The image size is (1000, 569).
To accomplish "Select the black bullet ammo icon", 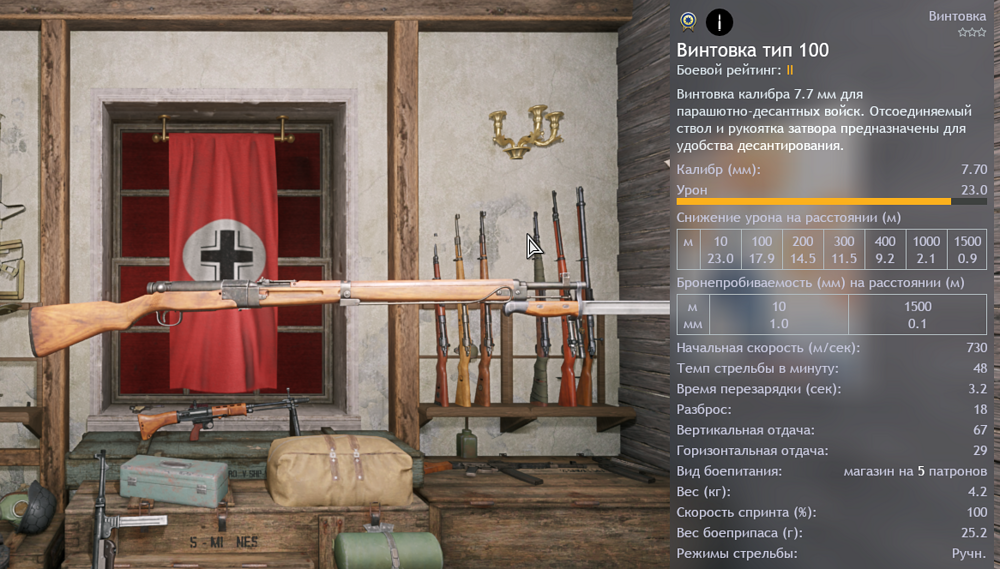I will point(719,20).
